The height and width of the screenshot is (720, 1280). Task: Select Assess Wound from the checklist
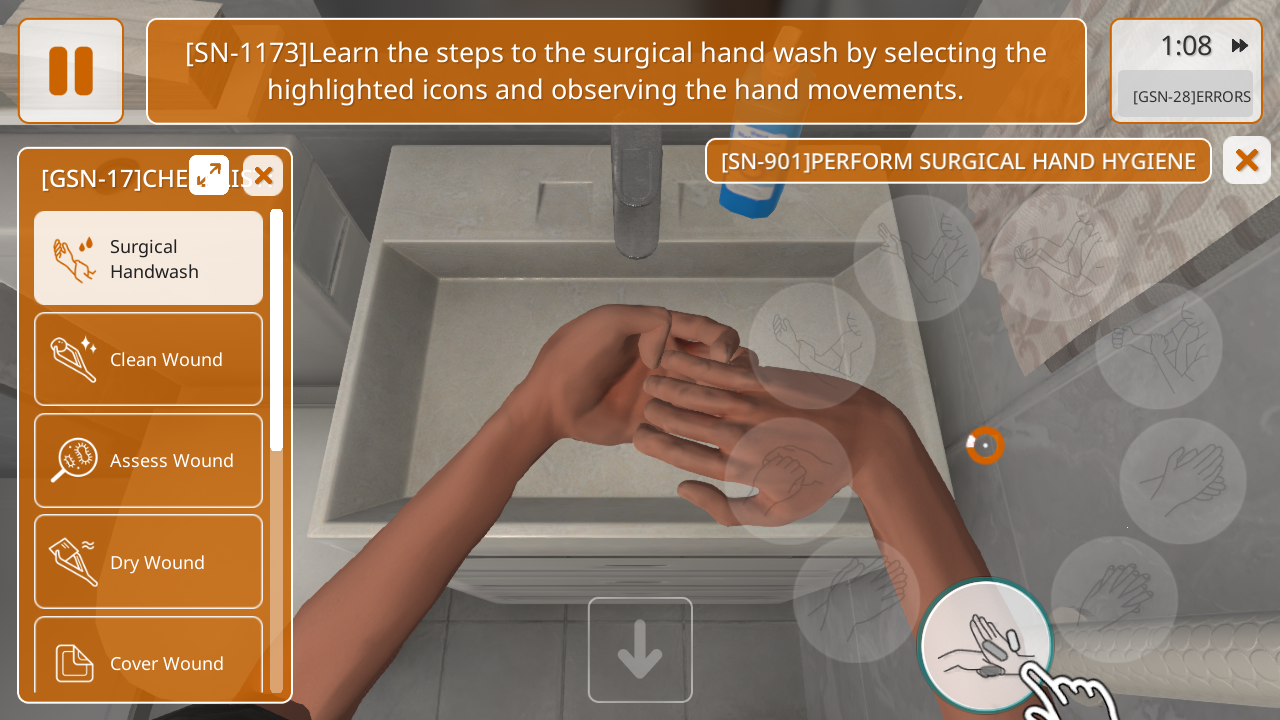148,460
